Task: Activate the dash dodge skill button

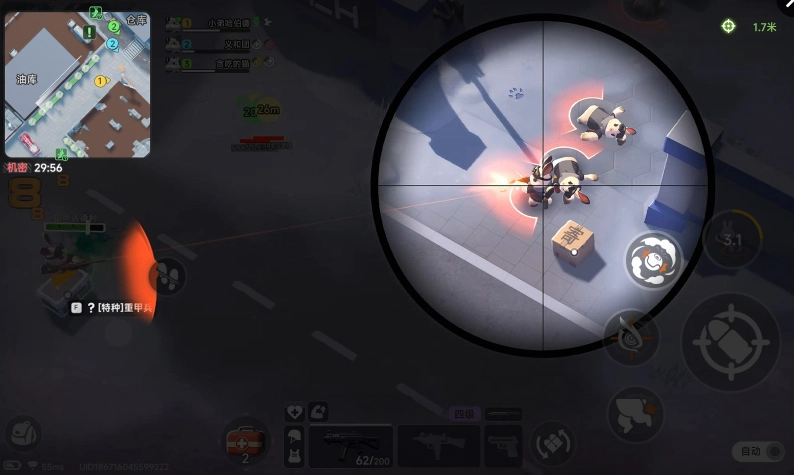Action: pyautogui.click(x=636, y=413)
